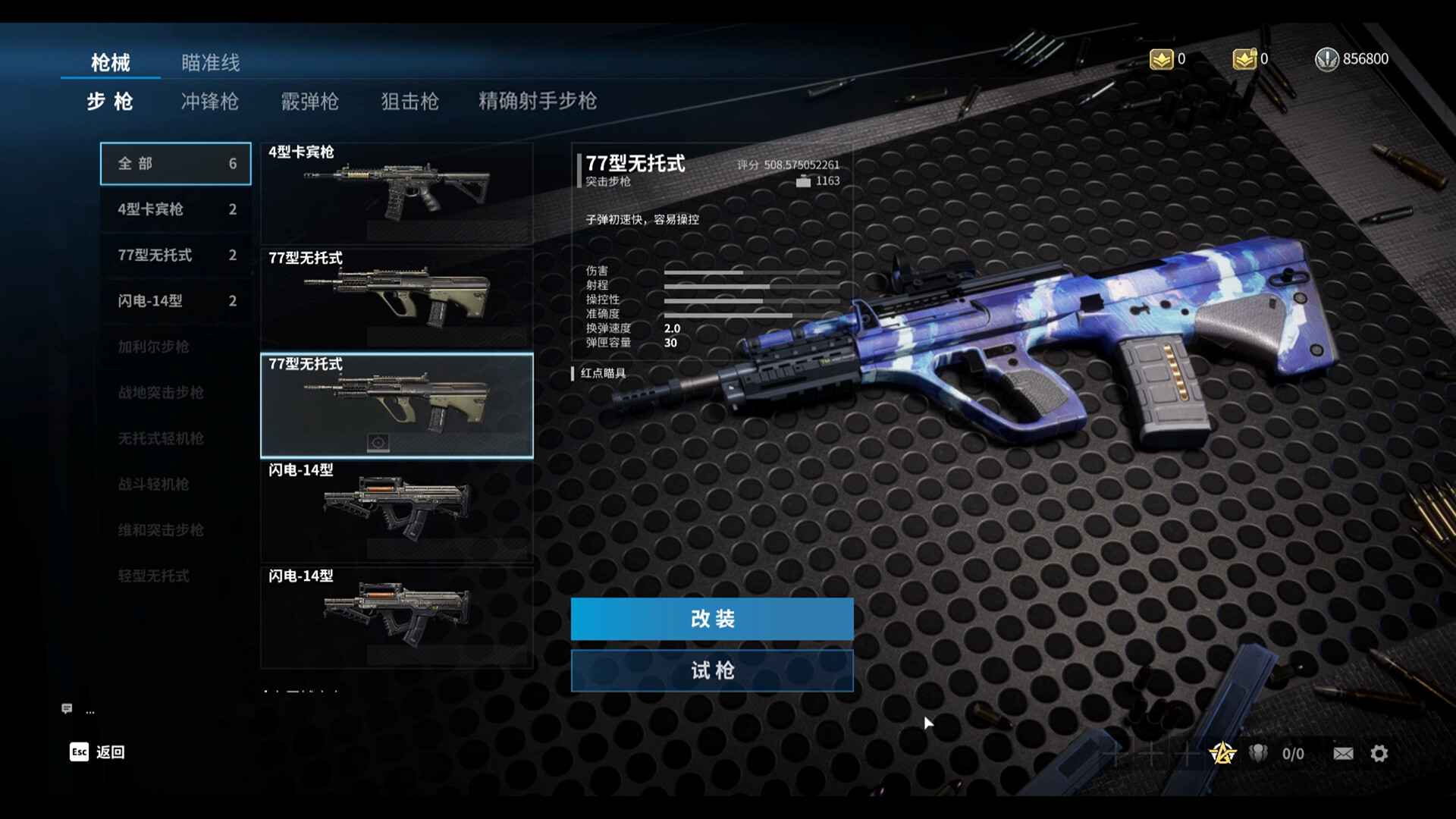Open the Settings gear icon

point(1379,753)
